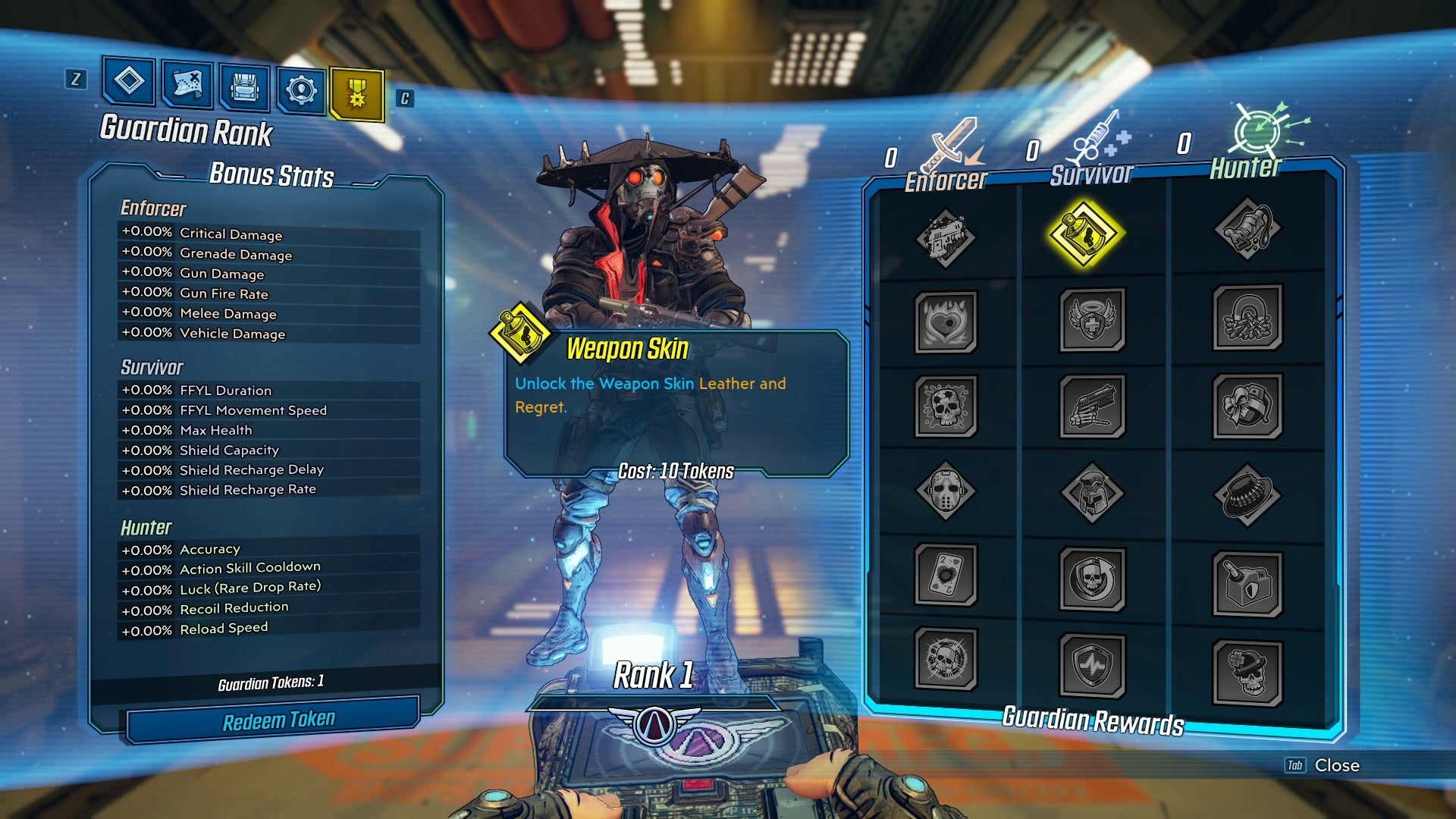Select the winged medical shield reward

[1092, 319]
